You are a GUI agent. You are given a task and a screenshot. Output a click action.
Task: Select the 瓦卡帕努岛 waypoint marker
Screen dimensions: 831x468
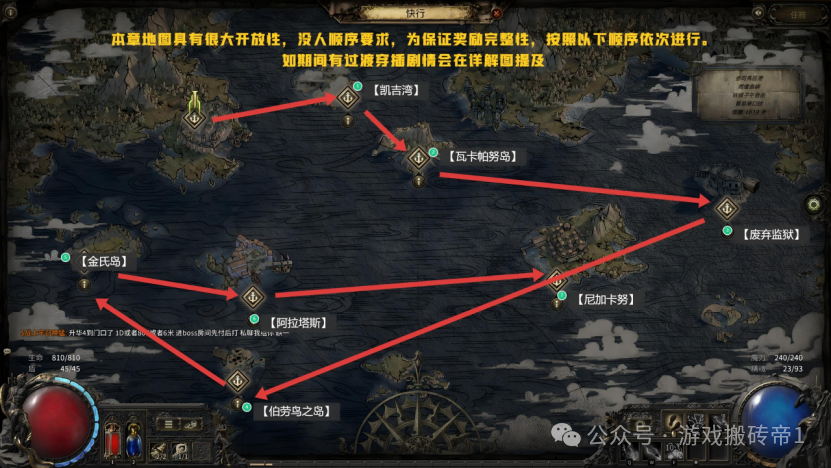click(x=418, y=158)
